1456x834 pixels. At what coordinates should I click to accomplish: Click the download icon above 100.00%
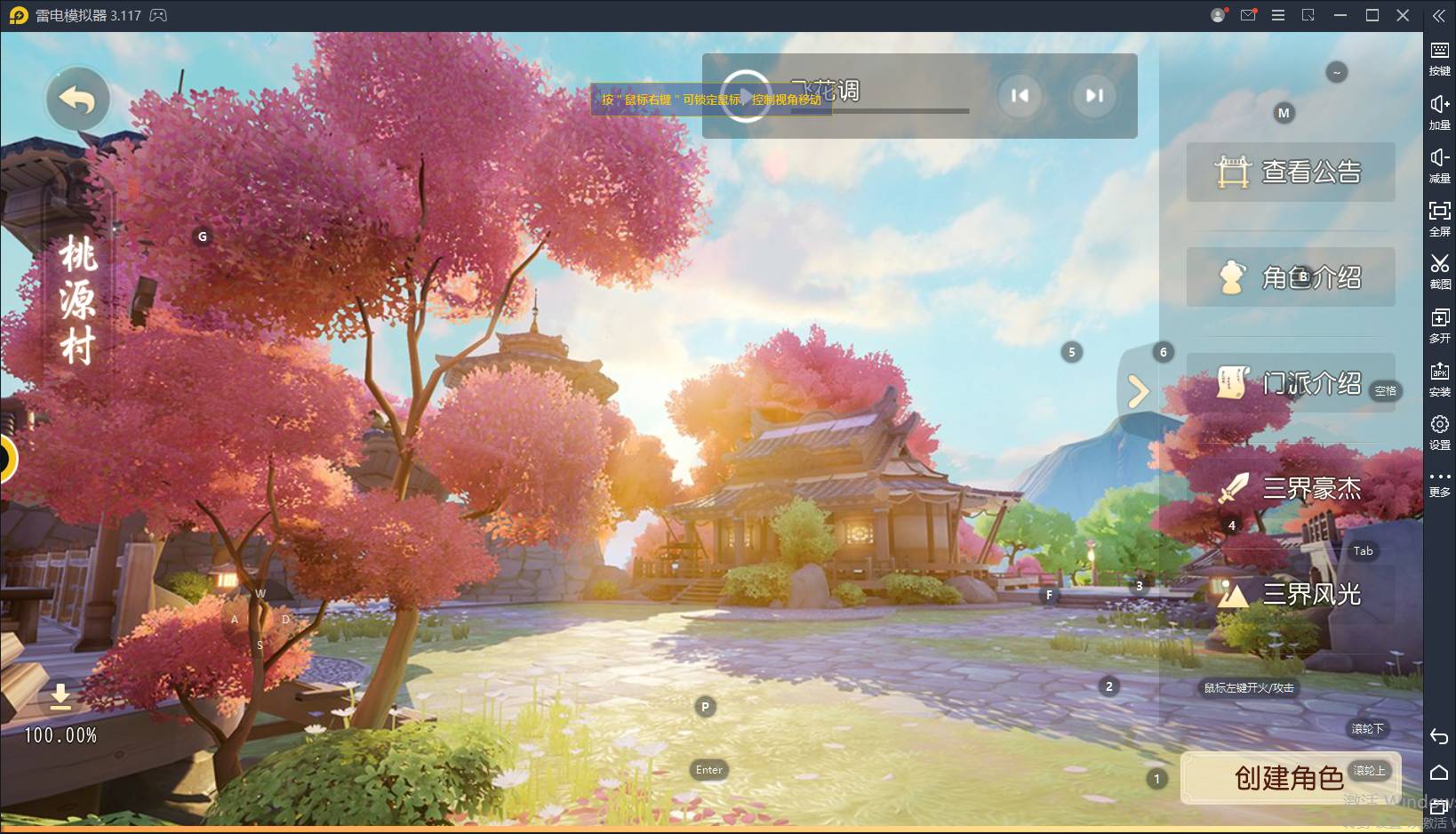tap(60, 695)
